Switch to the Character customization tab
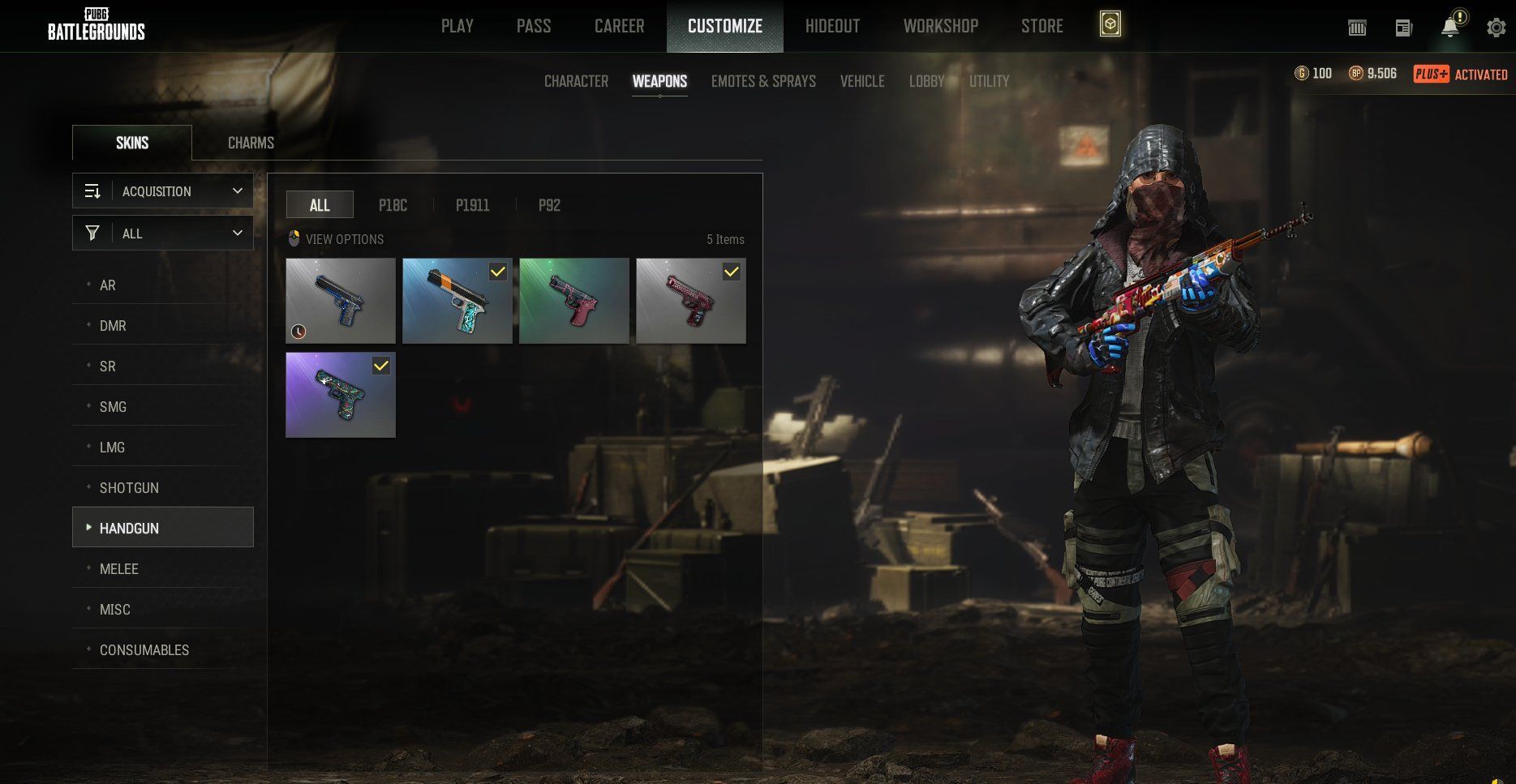1516x784 pixels. 576,81
